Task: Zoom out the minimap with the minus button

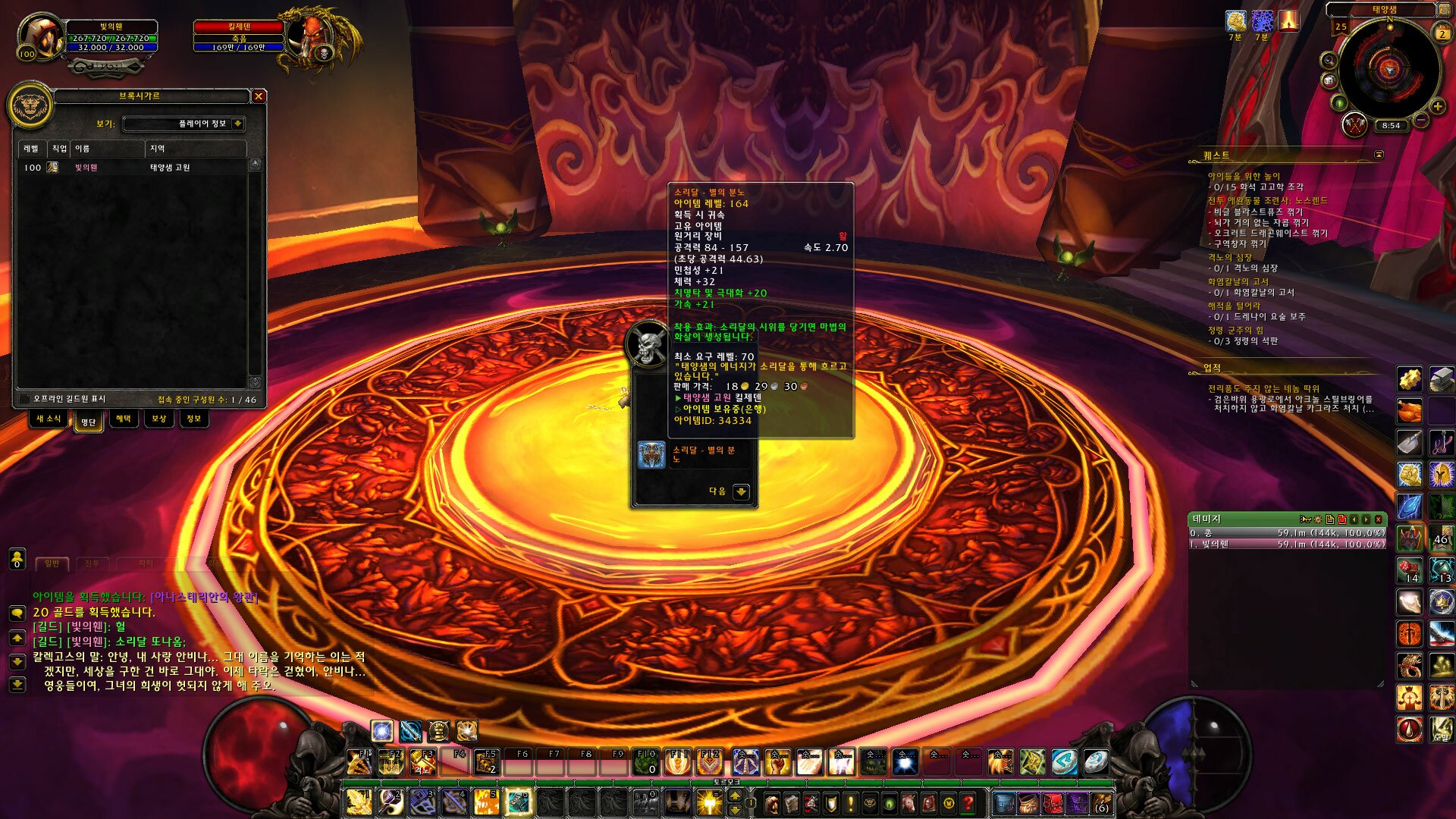Action: pos(1421,120)
